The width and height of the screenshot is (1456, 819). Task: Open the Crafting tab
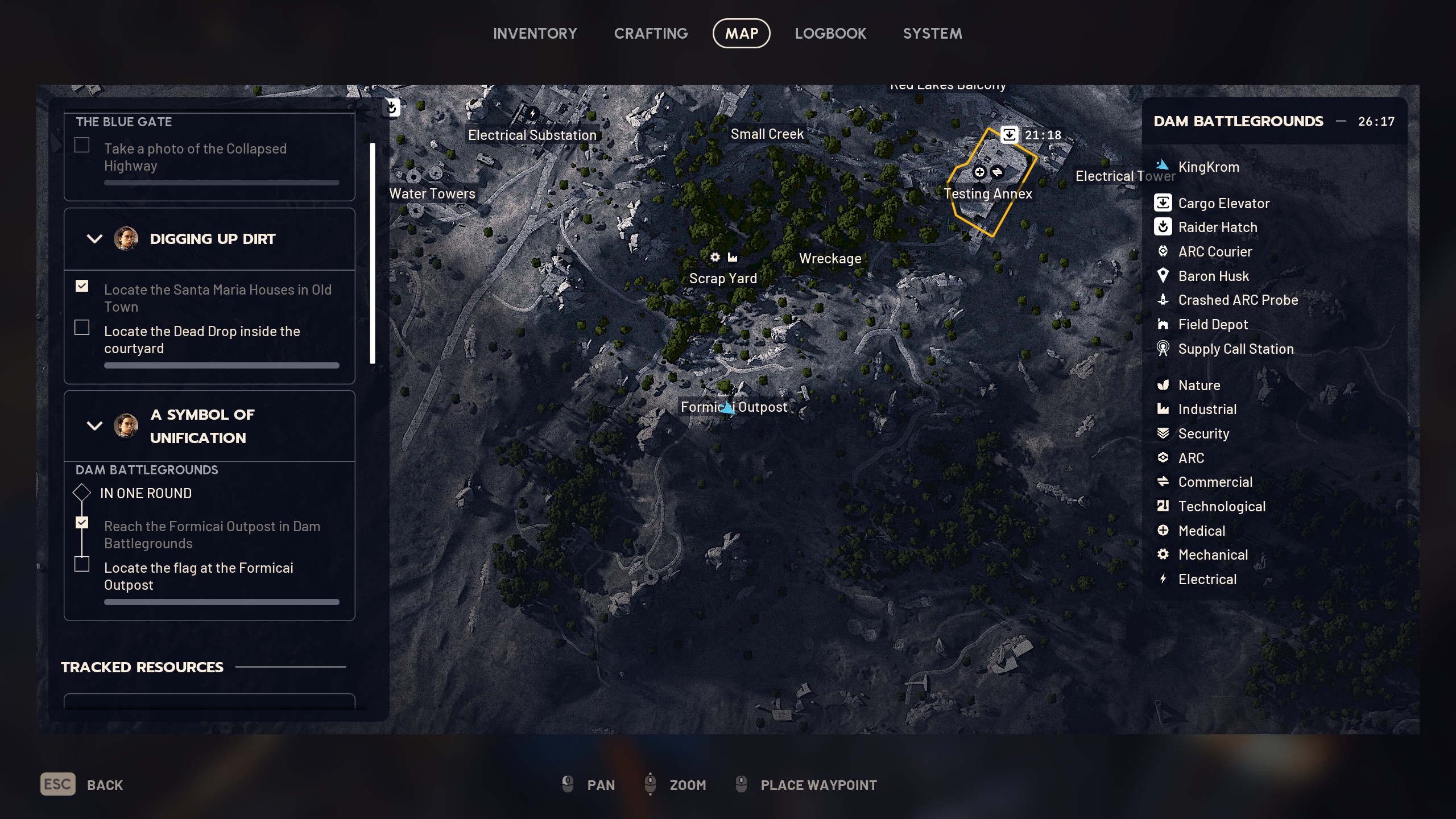pyautogui.click(x=651, y=34)
